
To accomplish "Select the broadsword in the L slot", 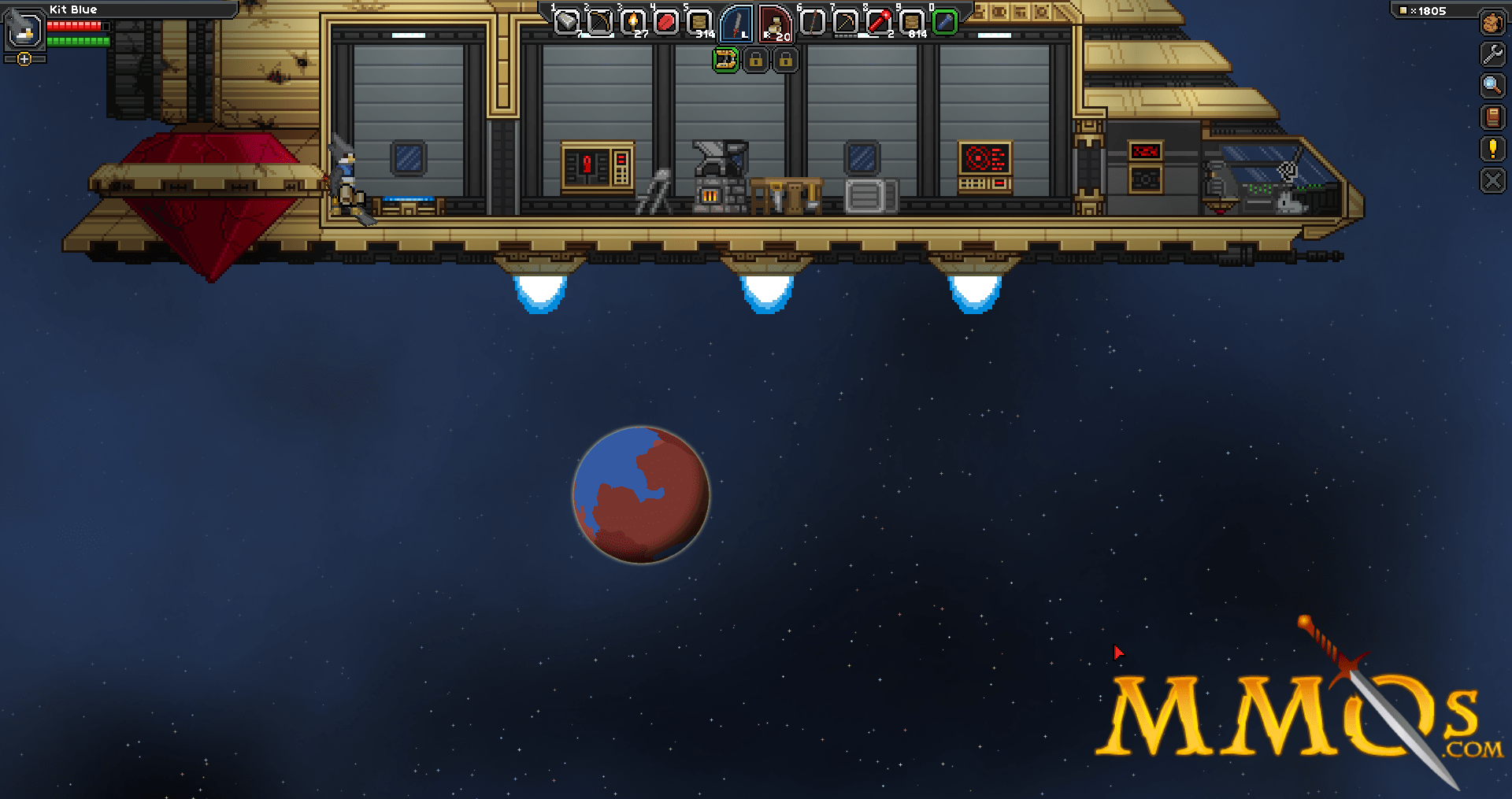I will [x=735, y=24].
